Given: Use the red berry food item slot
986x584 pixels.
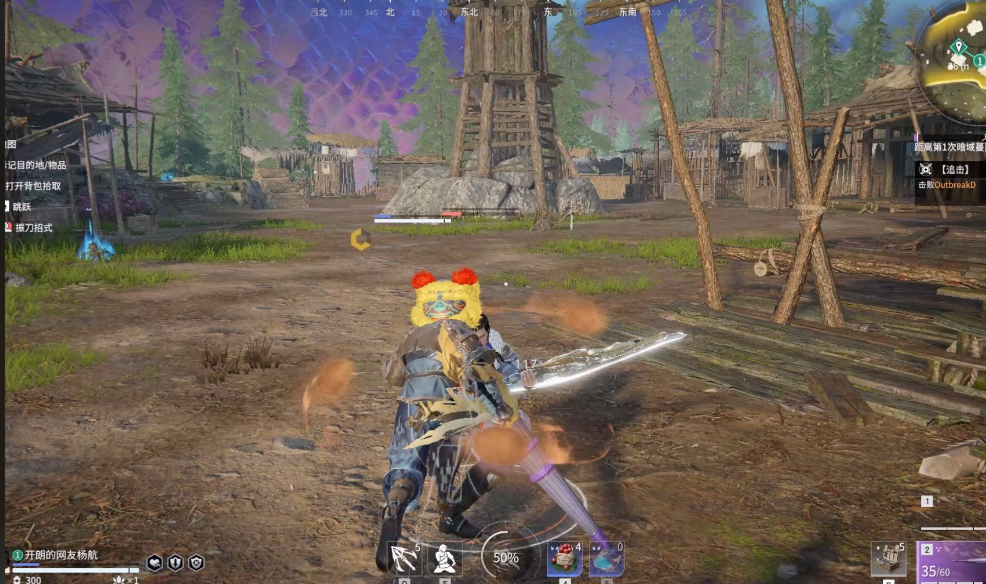Looking at the screenshot, I should click(x=564, y=558).
